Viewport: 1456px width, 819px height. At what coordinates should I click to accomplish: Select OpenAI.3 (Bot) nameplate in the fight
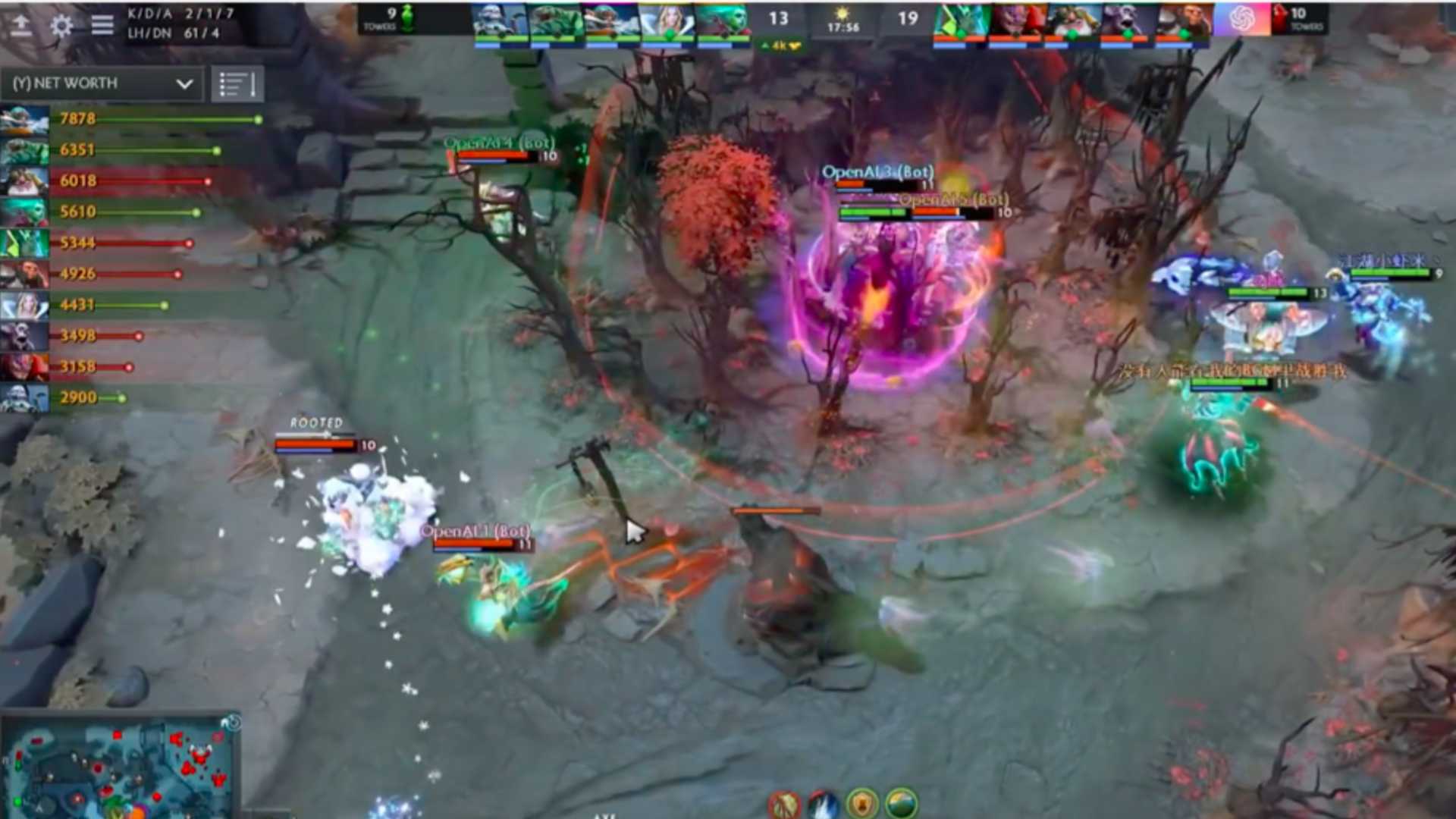coord(877,173)
